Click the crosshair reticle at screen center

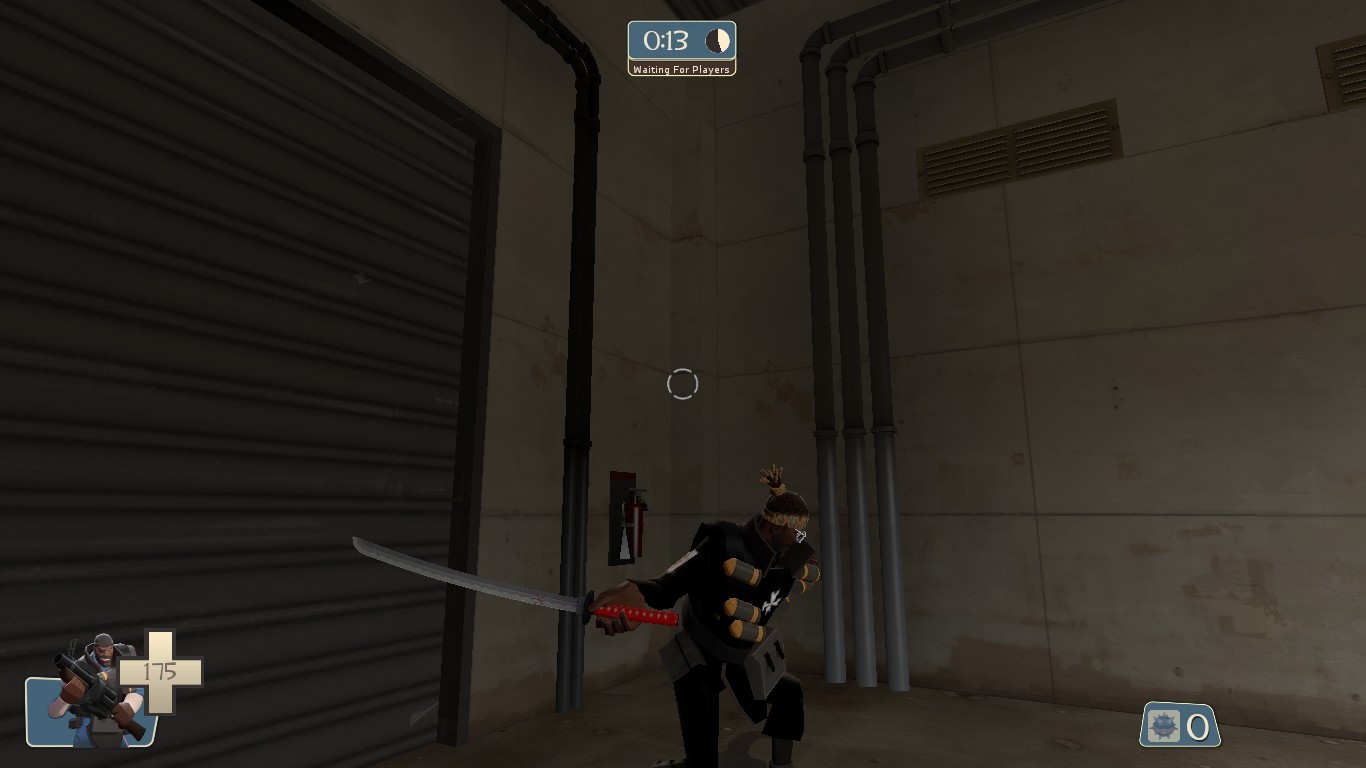tap(683, 383)
